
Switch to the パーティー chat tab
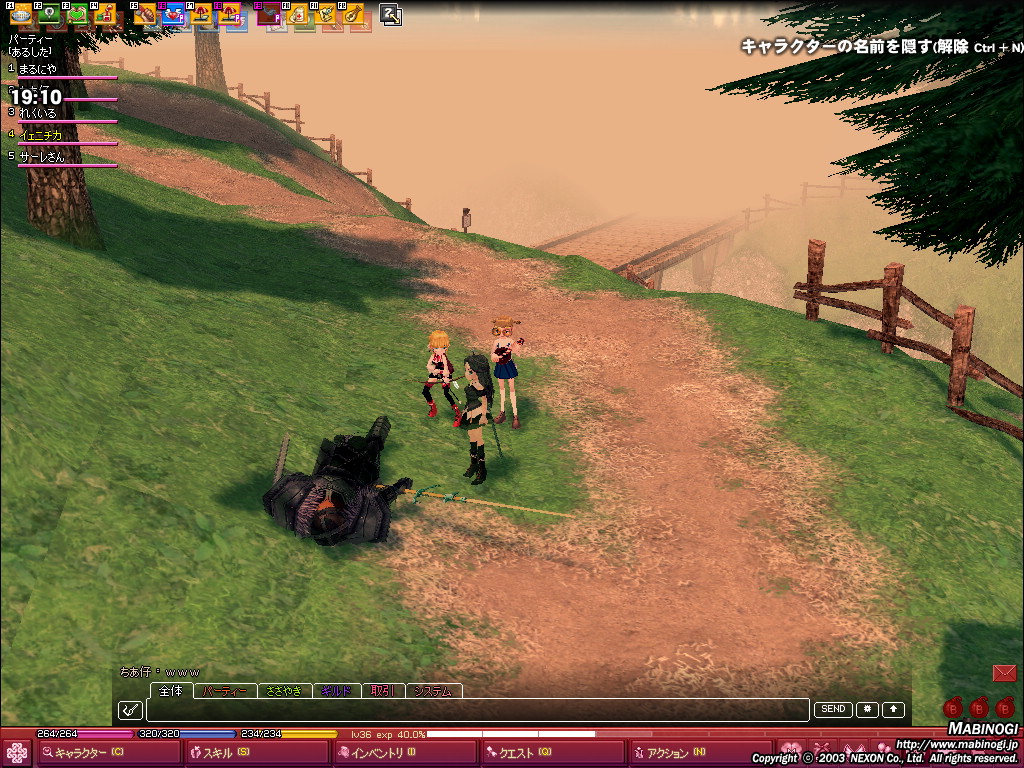pos(225,691)
